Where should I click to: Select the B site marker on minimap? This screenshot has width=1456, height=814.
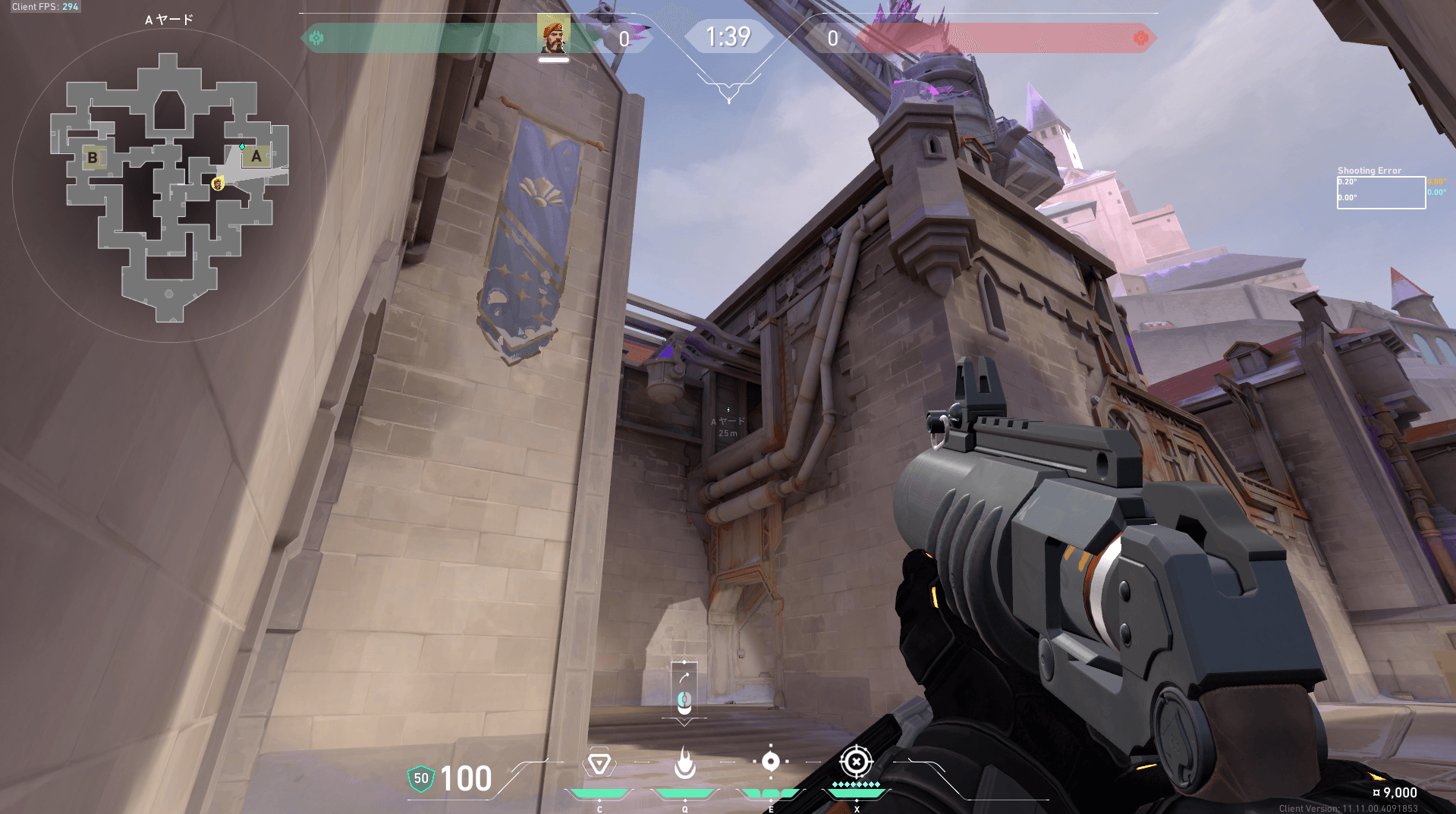click(x=93, y=158)
